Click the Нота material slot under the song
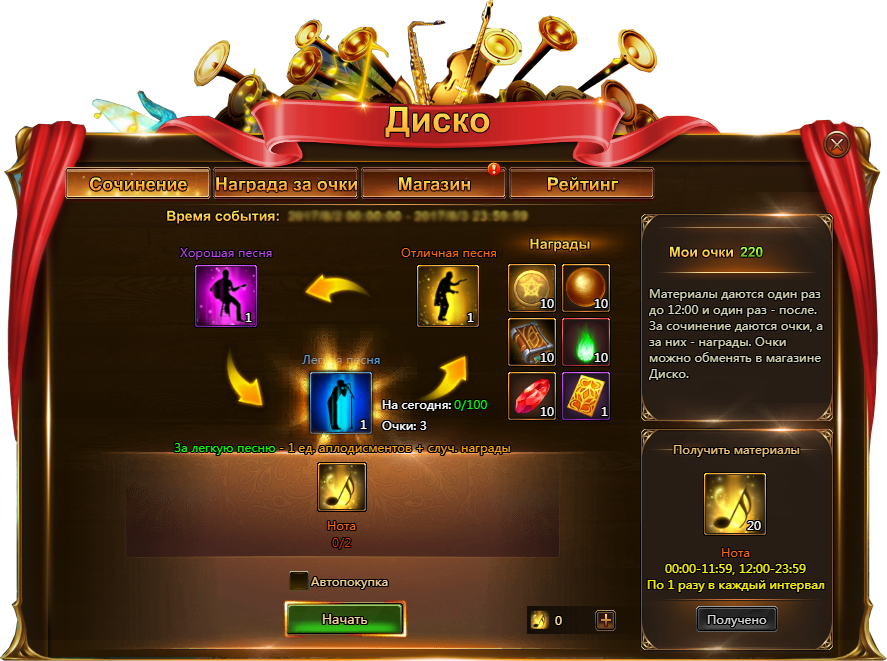 [x=342, y=487]
